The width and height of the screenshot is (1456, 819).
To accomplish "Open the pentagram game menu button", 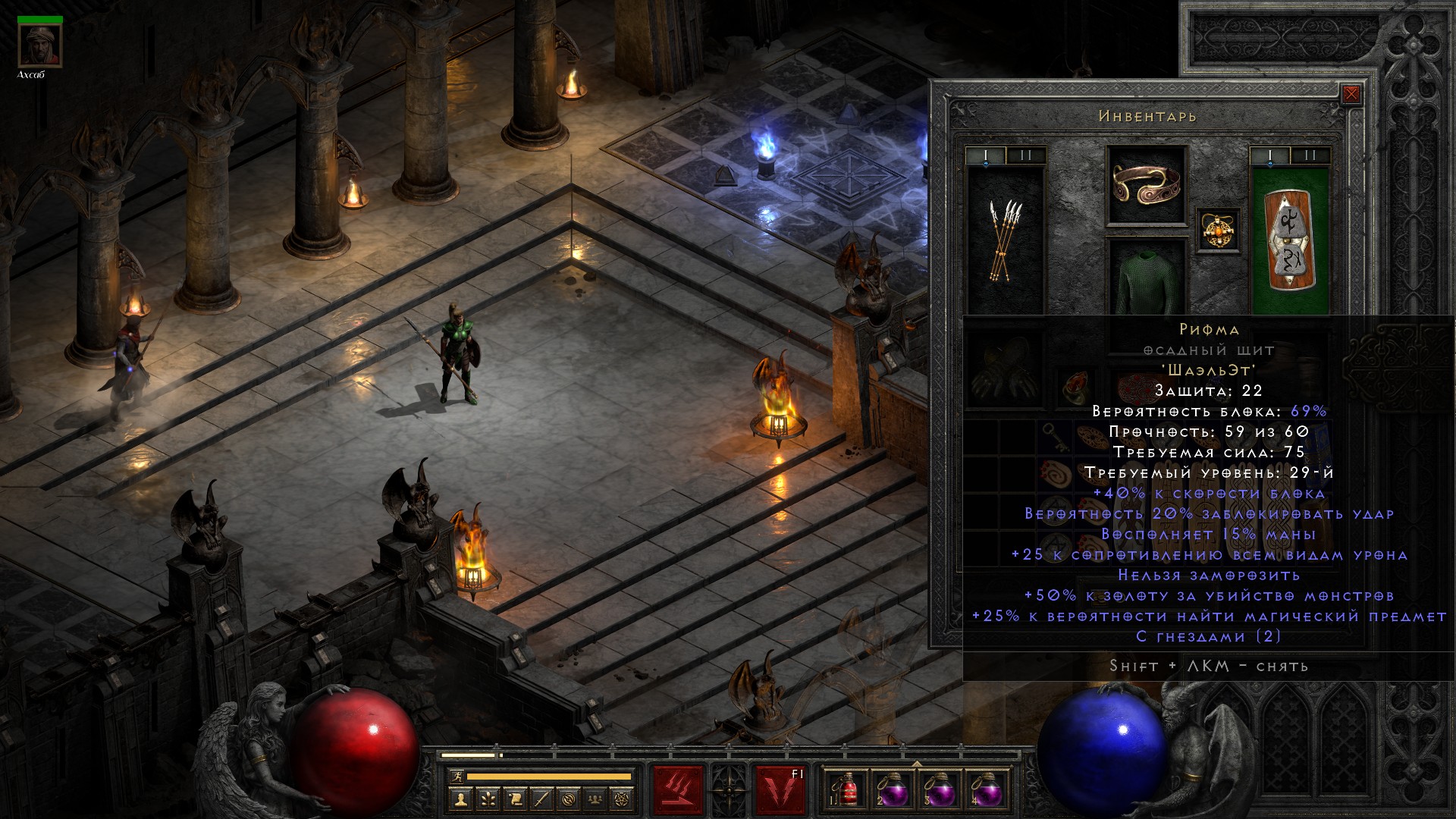I will pyautogui.click(x=623, y=799).
